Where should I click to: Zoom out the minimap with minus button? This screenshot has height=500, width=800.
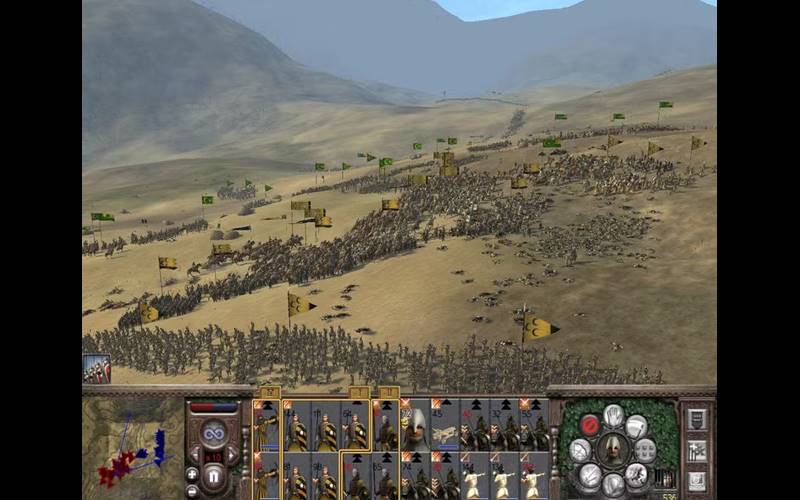(192, 490)
